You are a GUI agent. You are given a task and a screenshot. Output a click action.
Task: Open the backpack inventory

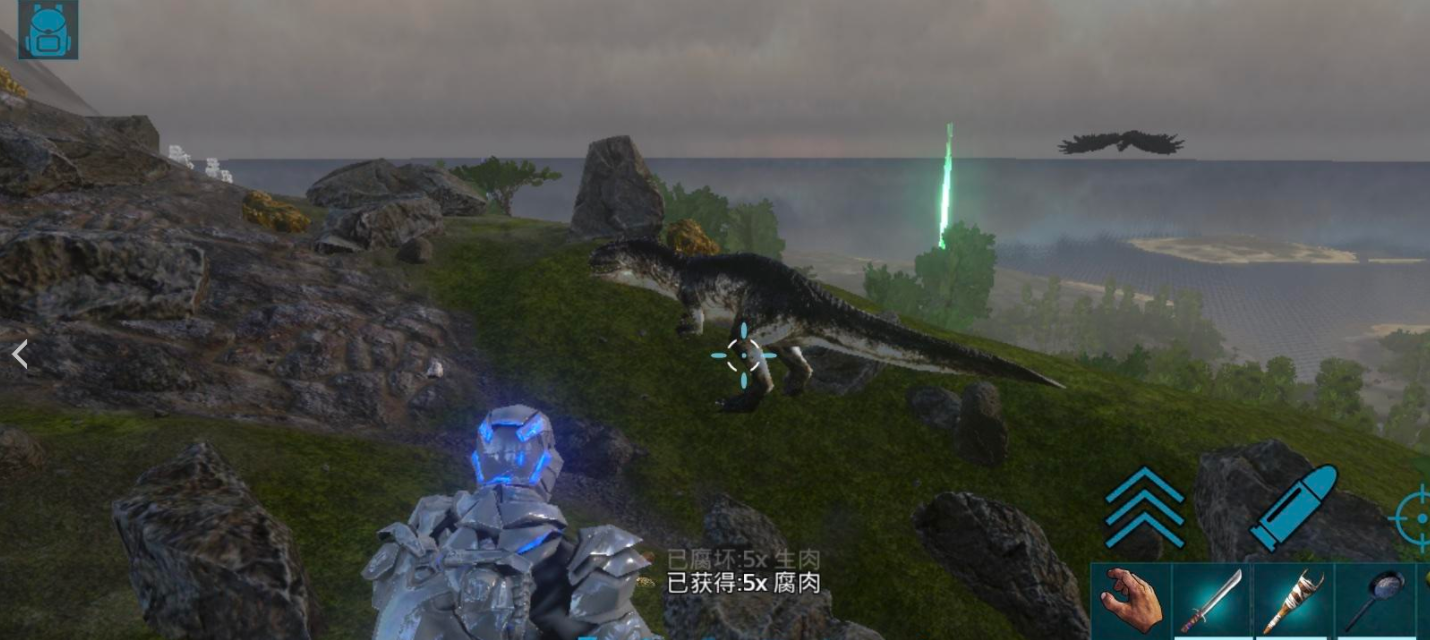[47, 29]
